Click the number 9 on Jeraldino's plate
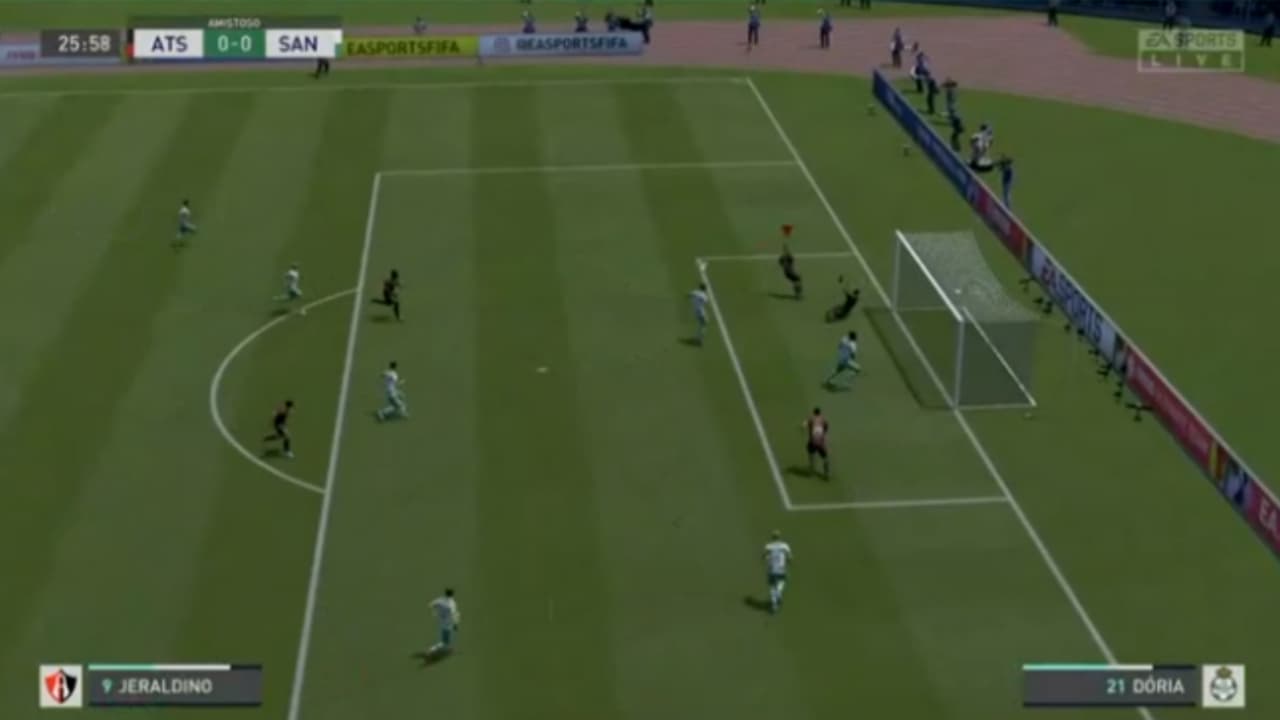The height and width of the screenshot is (720, 1280). coord(106,685)
